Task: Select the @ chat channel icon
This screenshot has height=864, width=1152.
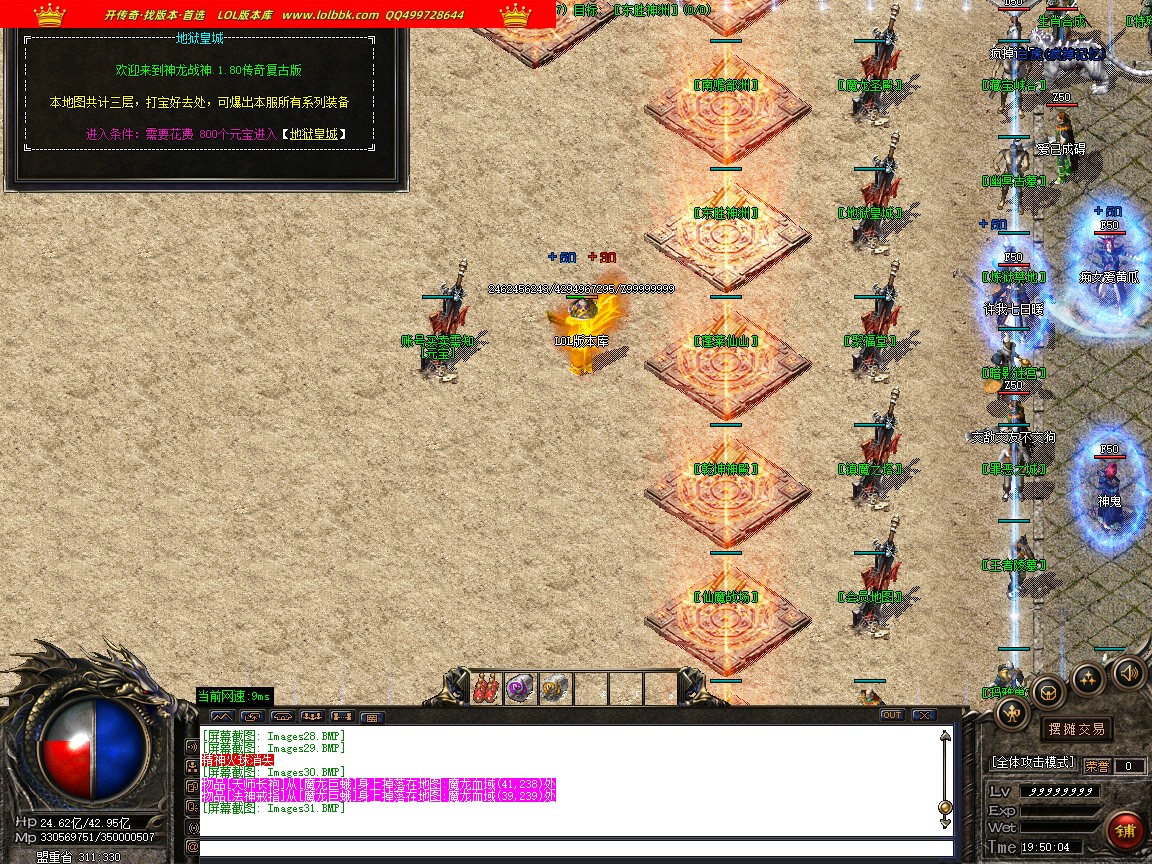Action: tap(192, 847)
